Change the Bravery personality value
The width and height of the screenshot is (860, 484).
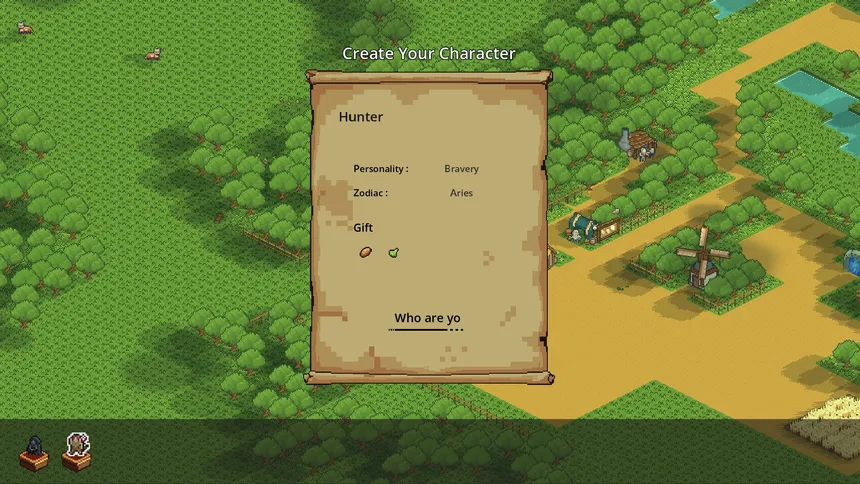[x=461, y=169]
